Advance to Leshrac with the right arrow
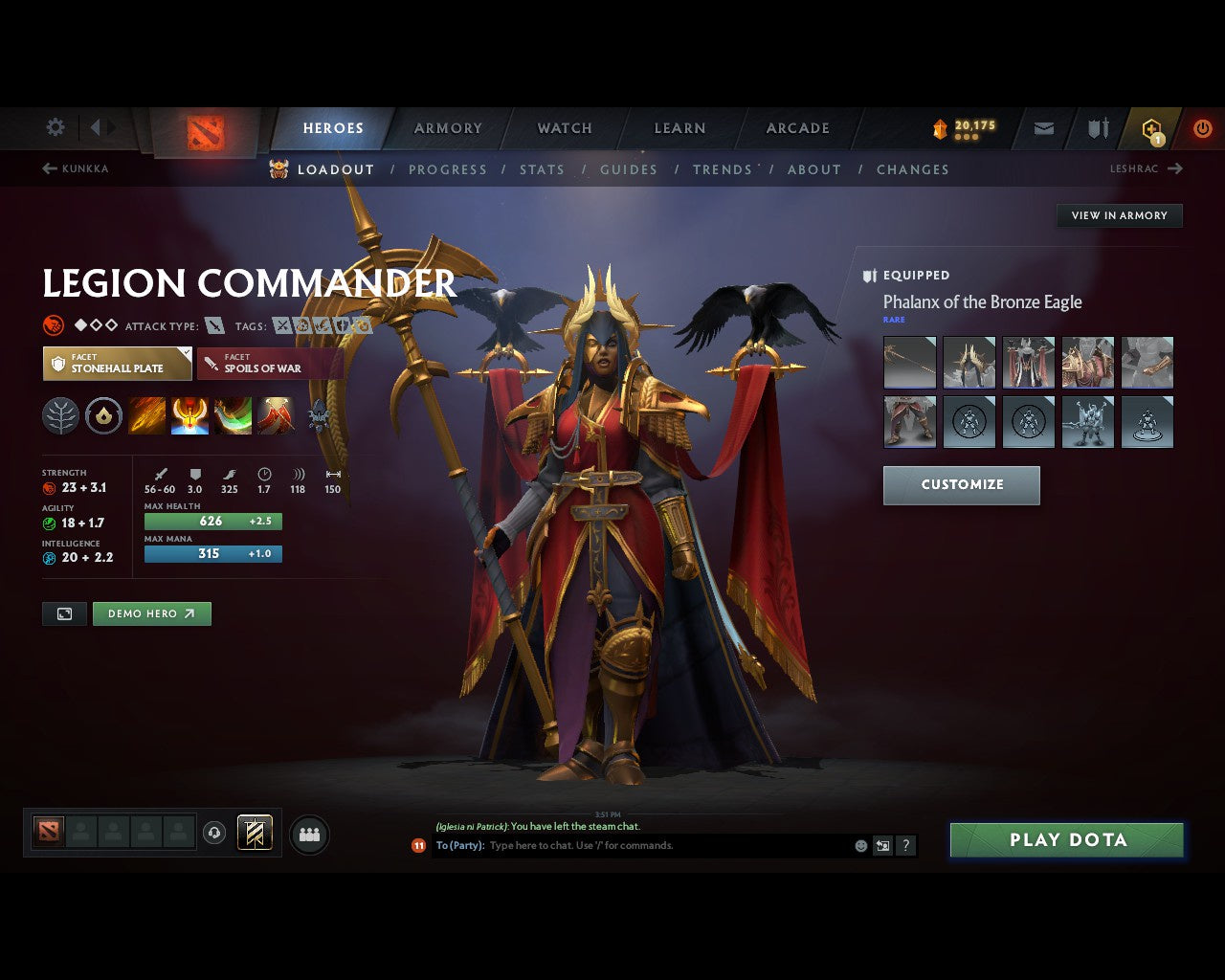Viewport: 1225px width, 980px height. [1175, 168]
